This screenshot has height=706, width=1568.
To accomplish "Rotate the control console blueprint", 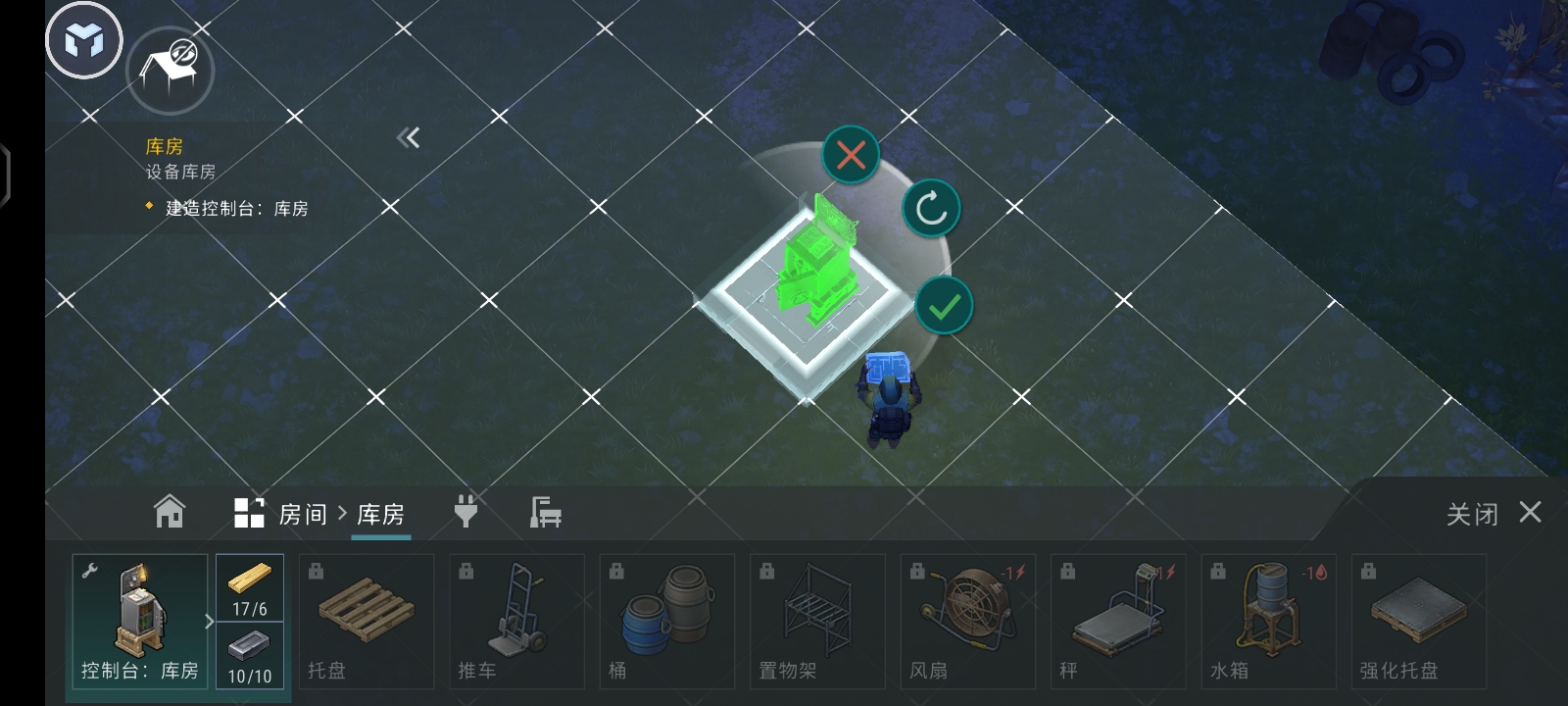I will [931, 208].
